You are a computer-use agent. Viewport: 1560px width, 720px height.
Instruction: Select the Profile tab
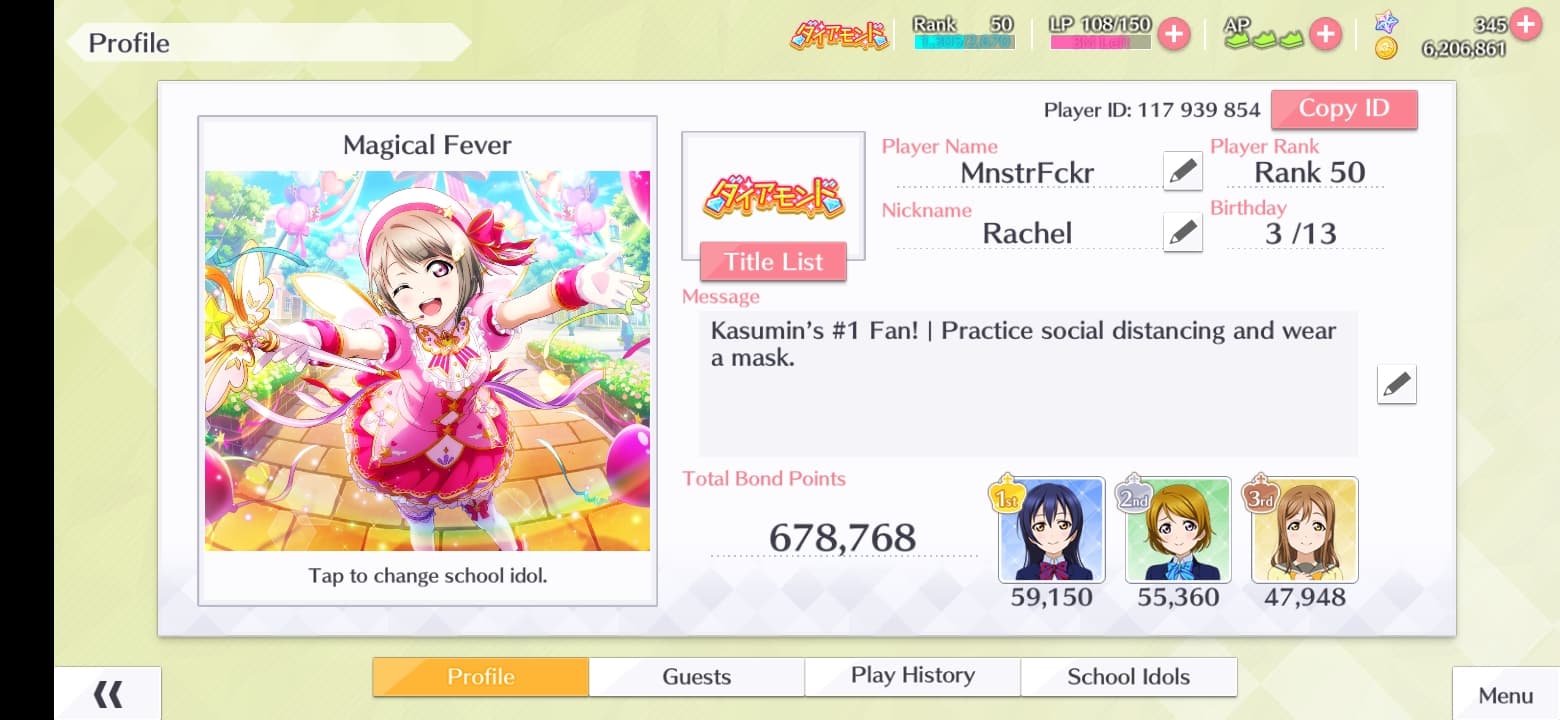480,677
